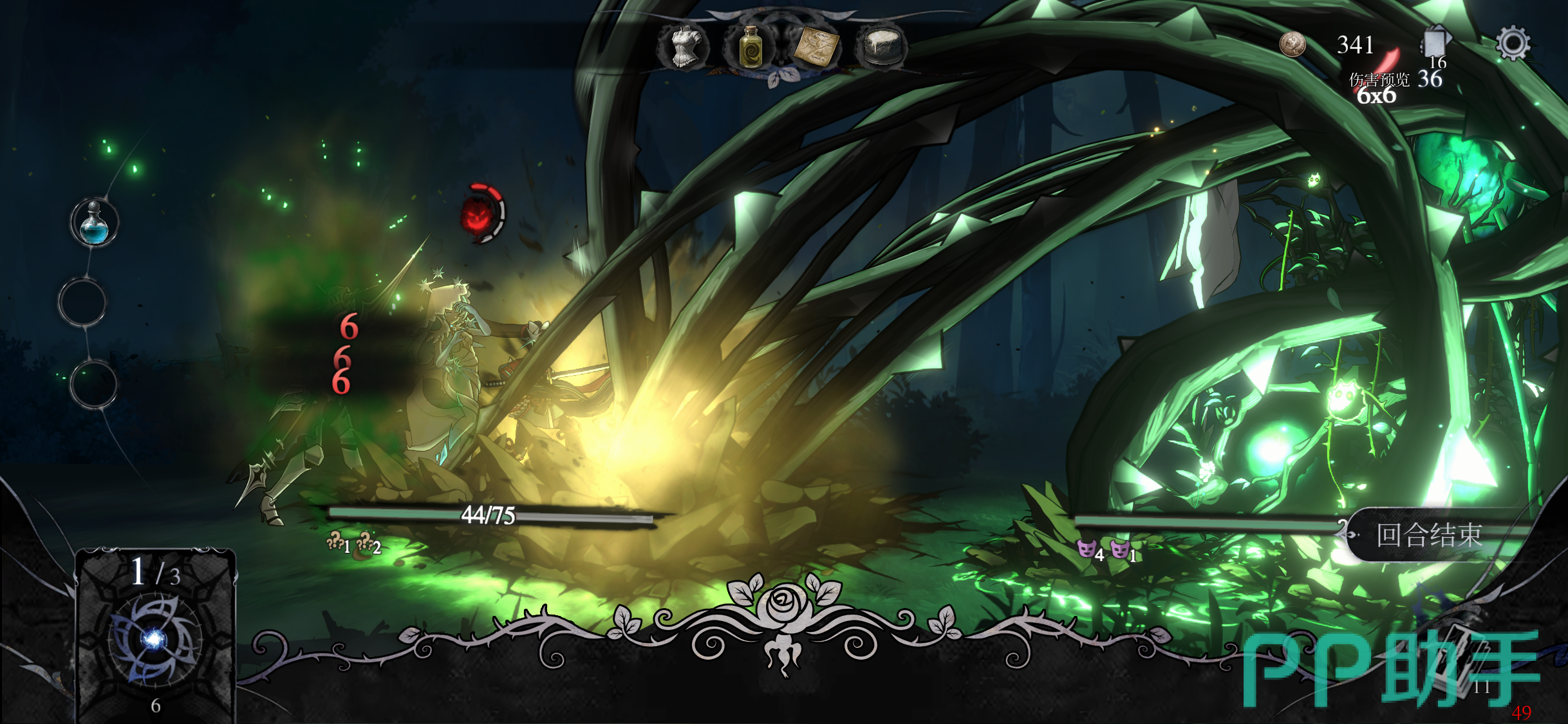Open settings with the gear icon
This screenshot has height=724, width=1568.
(x=1512, y=44)
